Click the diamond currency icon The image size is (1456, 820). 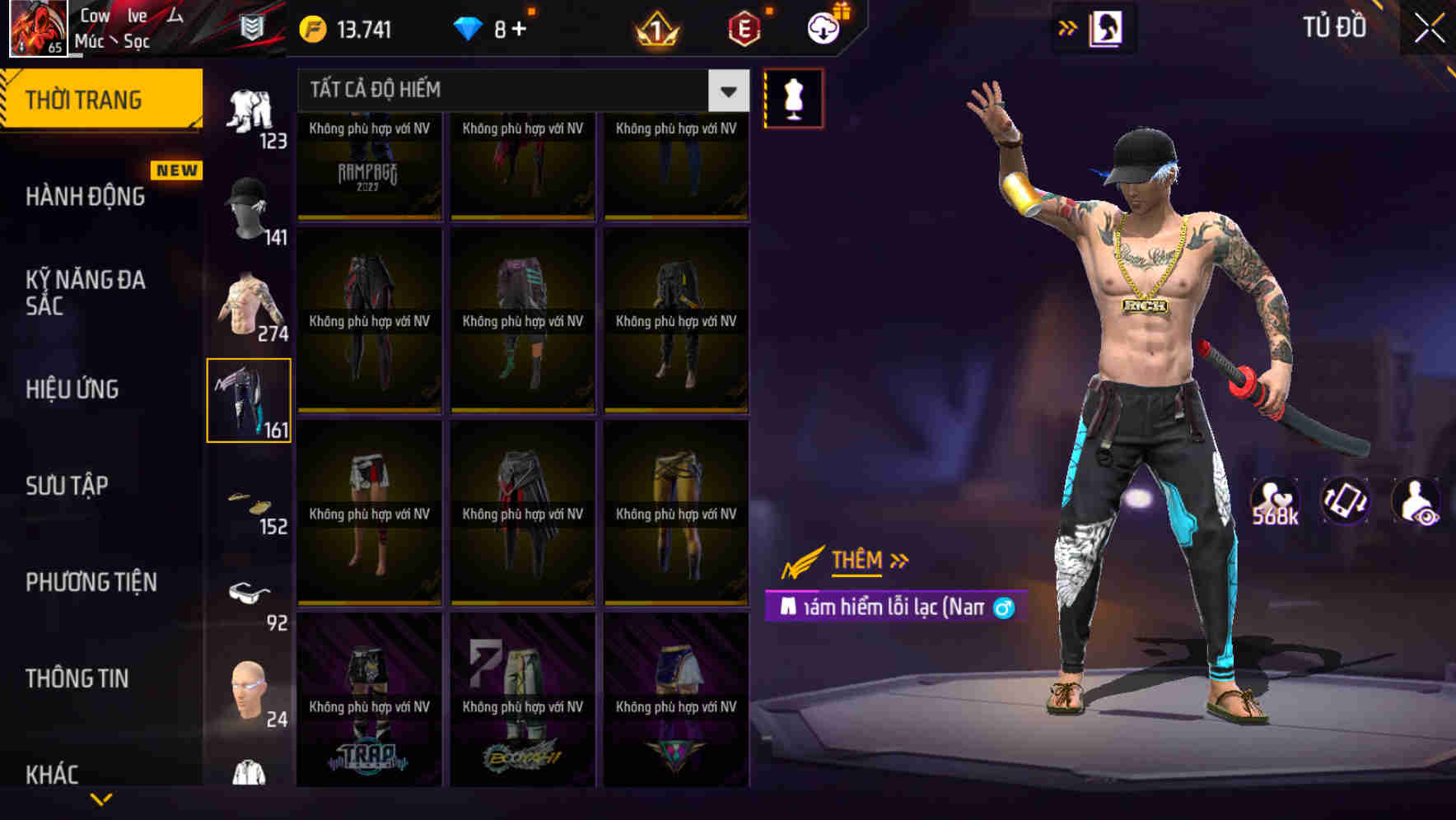pos(469,27)
